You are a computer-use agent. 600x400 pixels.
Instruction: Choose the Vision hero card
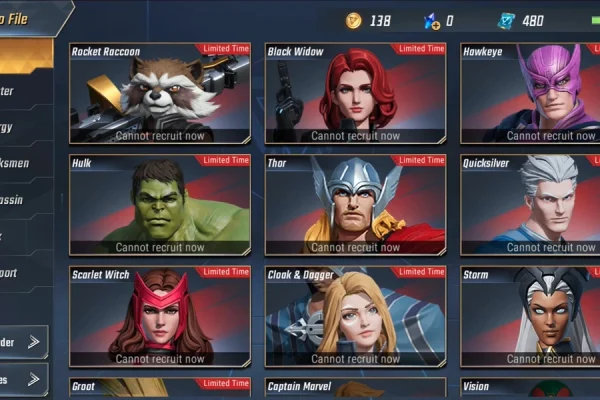[530, 388]
